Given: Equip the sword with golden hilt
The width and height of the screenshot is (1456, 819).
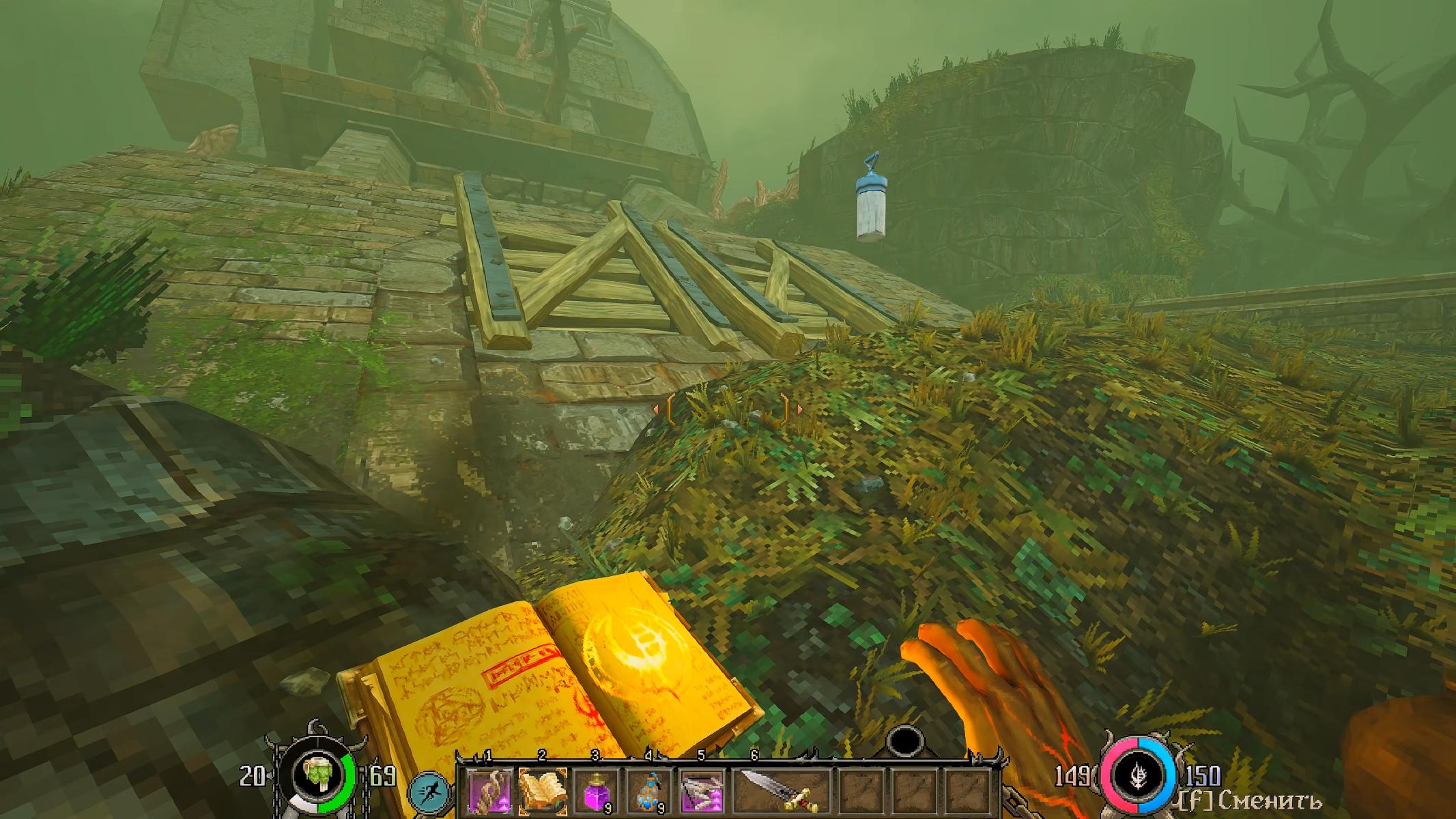Looking at the screenshot, I should (x=780, y=792).
